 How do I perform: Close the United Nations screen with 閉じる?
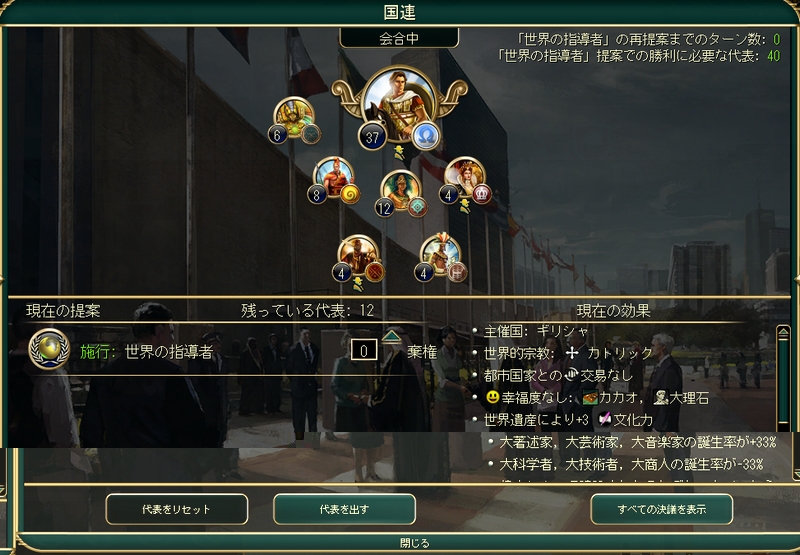413,543
